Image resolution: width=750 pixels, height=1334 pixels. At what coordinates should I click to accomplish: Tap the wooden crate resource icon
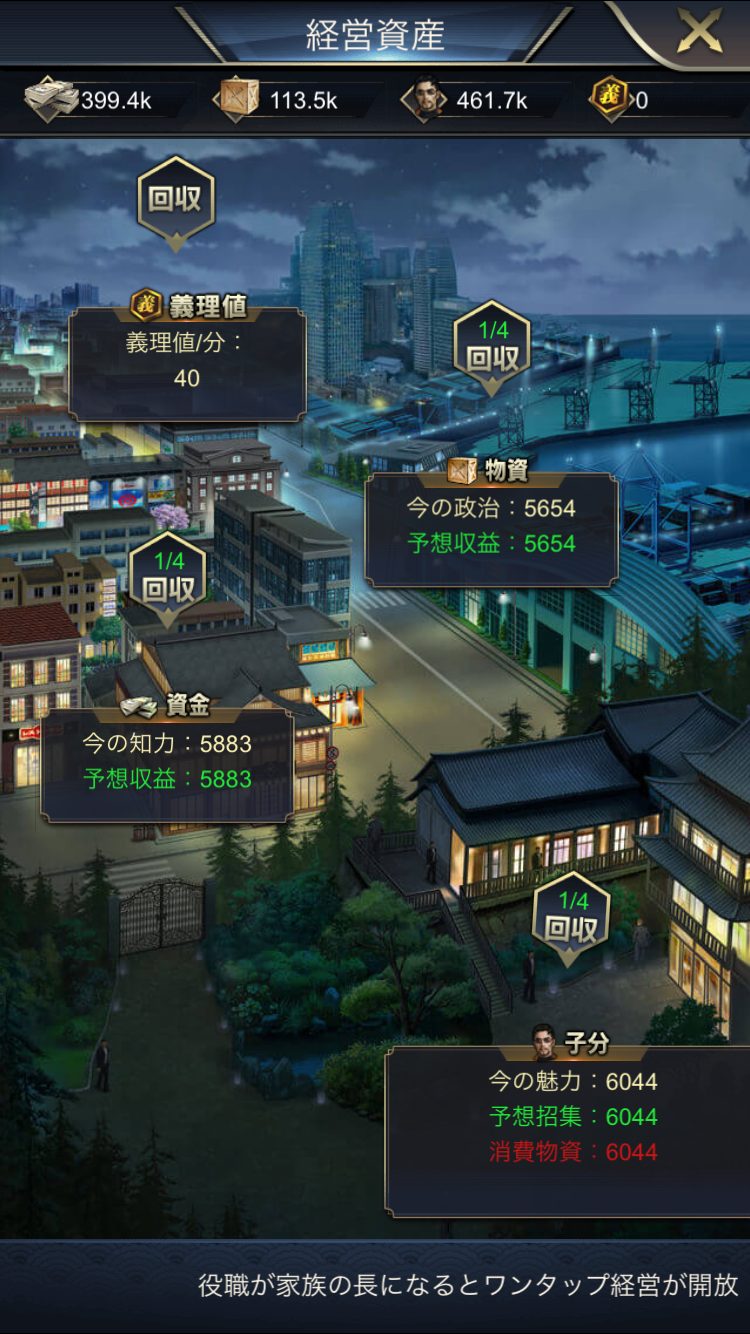tap(237, 100)
